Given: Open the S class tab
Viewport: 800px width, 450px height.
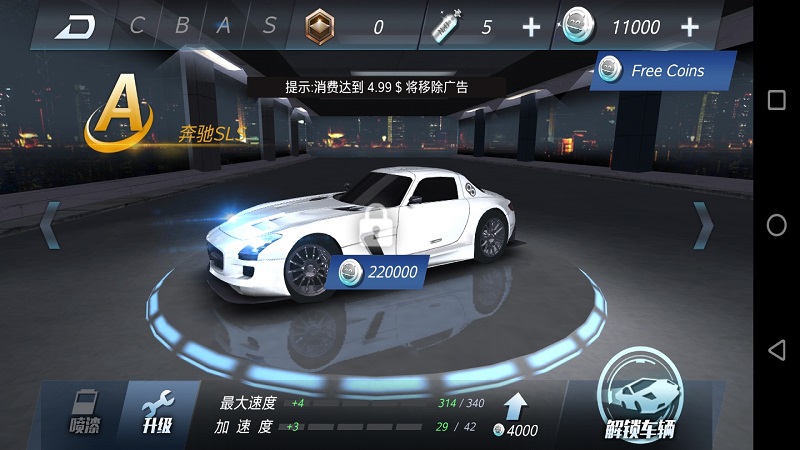Looking at the screenshot, I should [269, 26].
